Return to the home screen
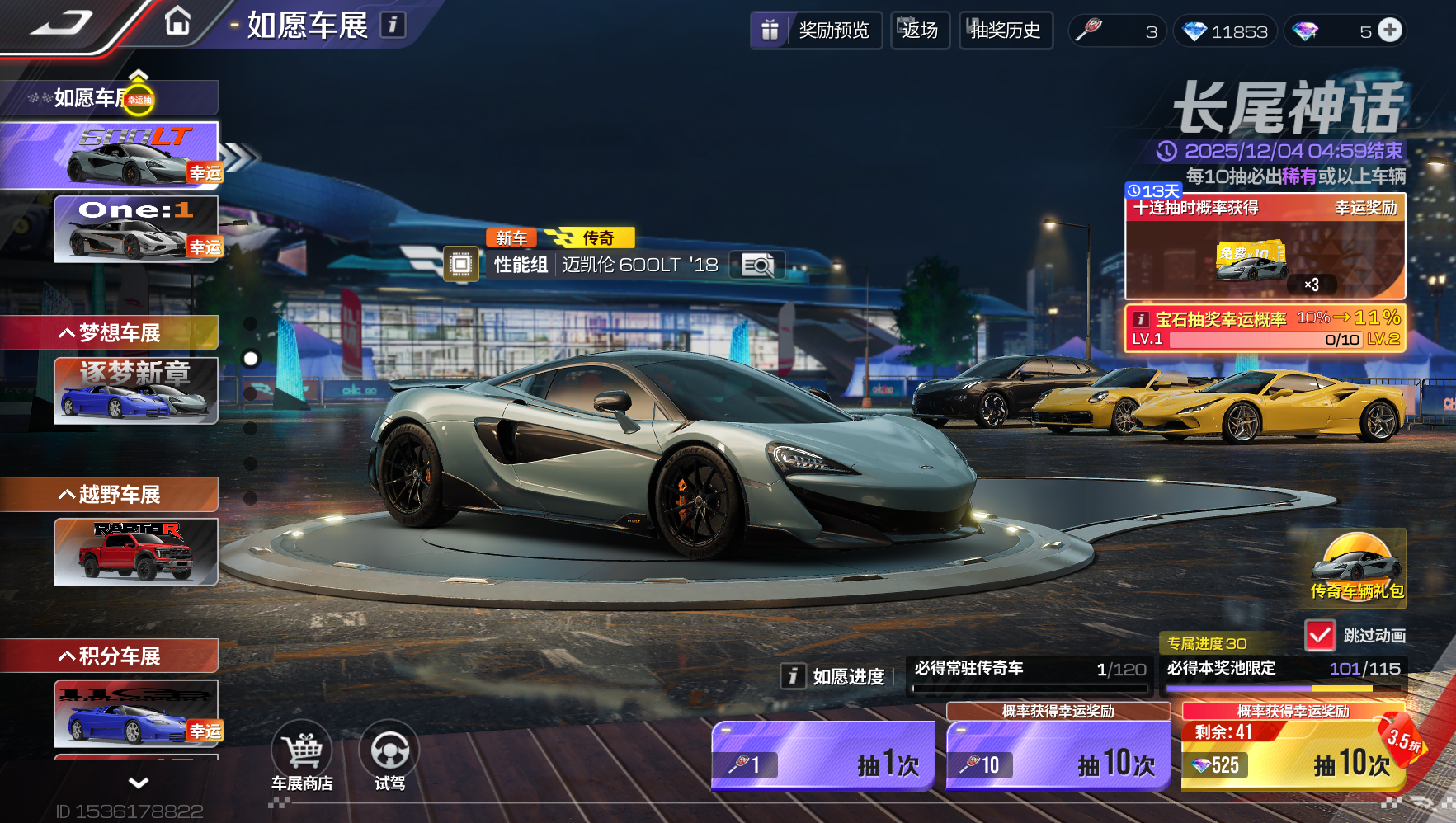 coord(177,21)
